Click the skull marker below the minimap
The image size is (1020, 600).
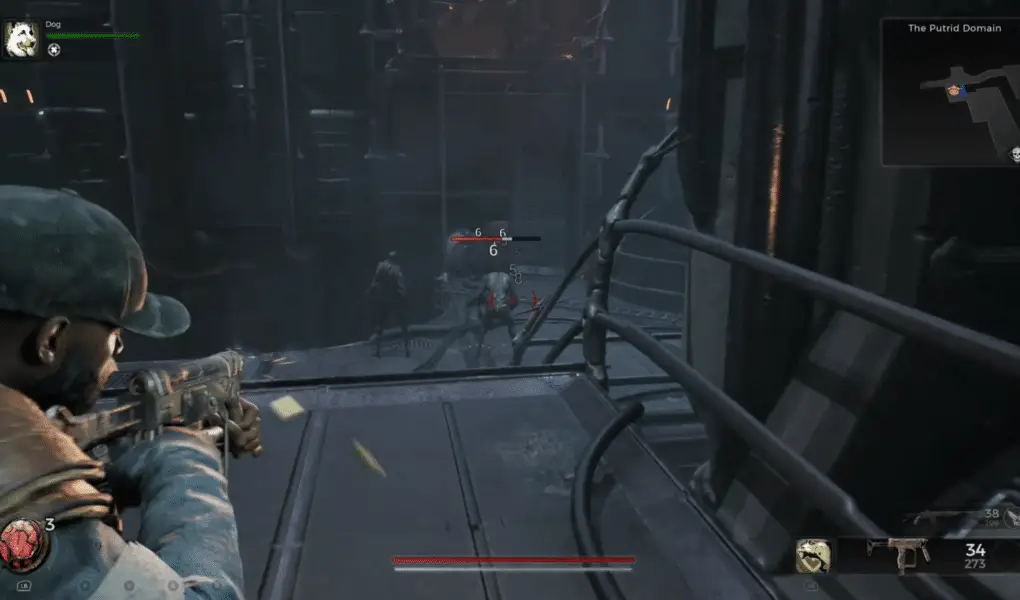click(1013, 154)
